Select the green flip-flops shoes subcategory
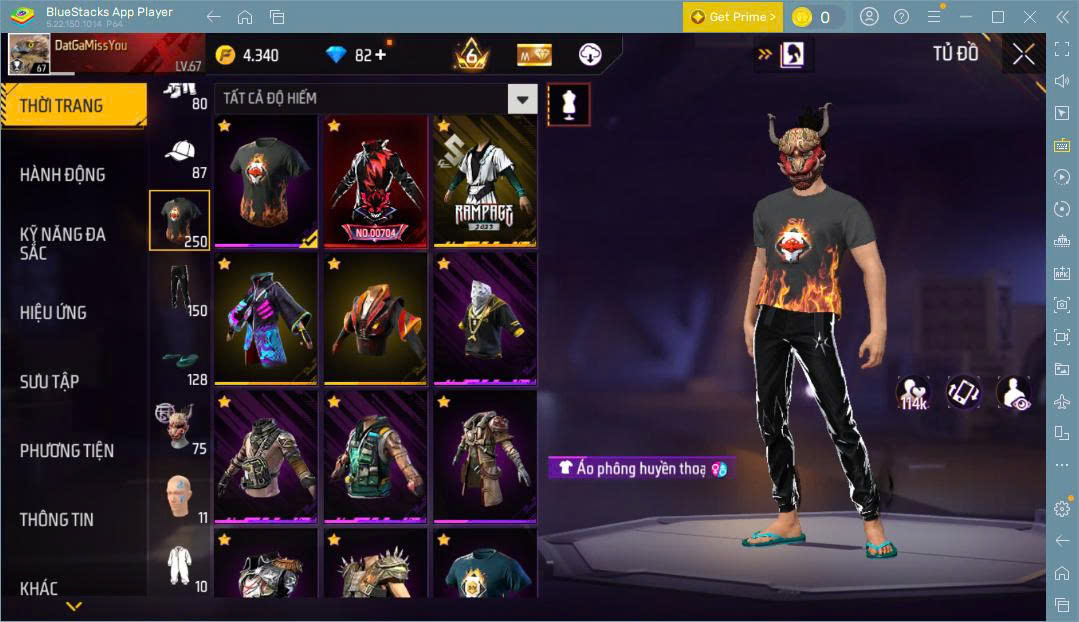1079x622 pixels. 179,360
